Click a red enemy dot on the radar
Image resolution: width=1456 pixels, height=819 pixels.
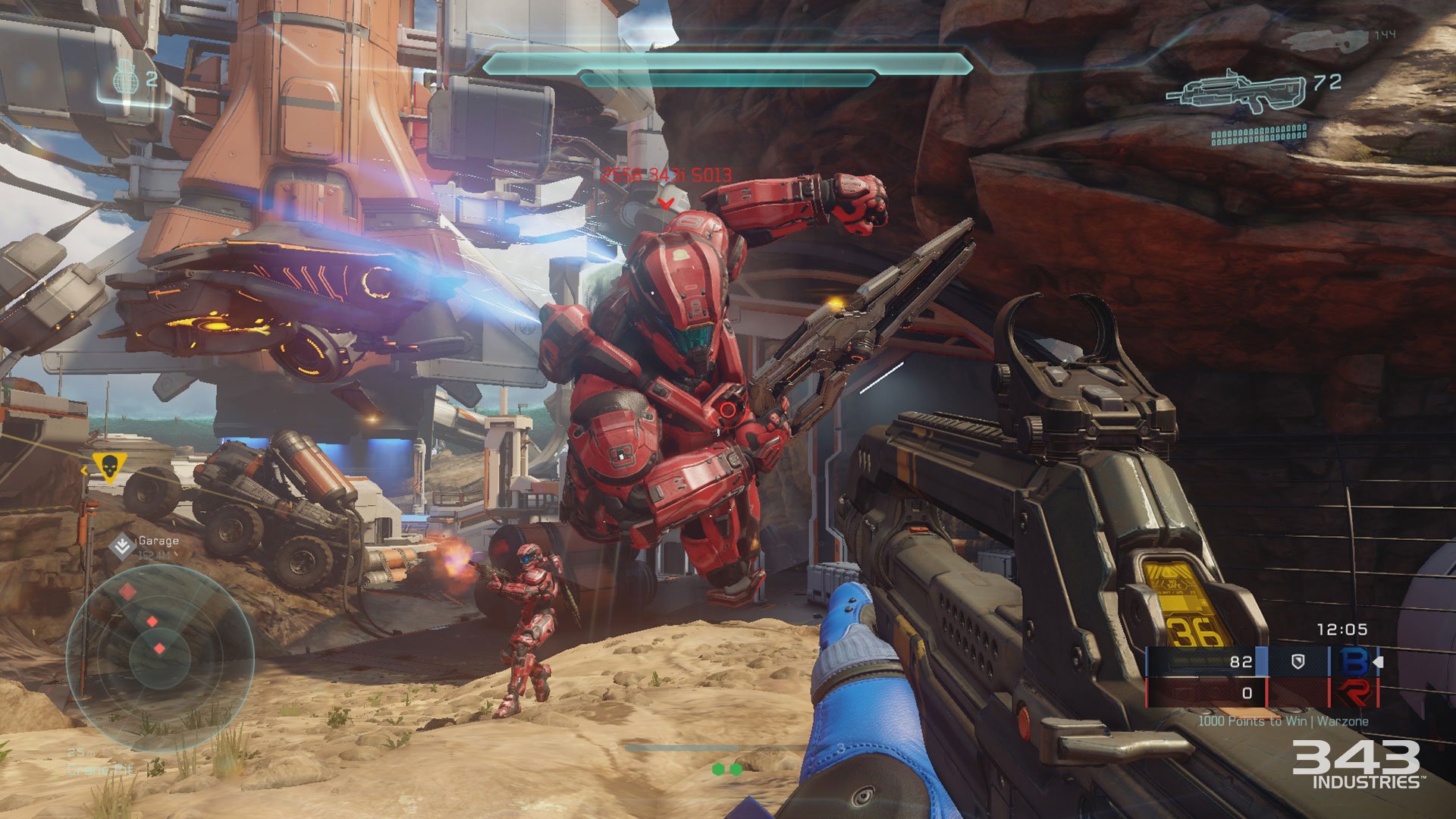coord(152,620)
